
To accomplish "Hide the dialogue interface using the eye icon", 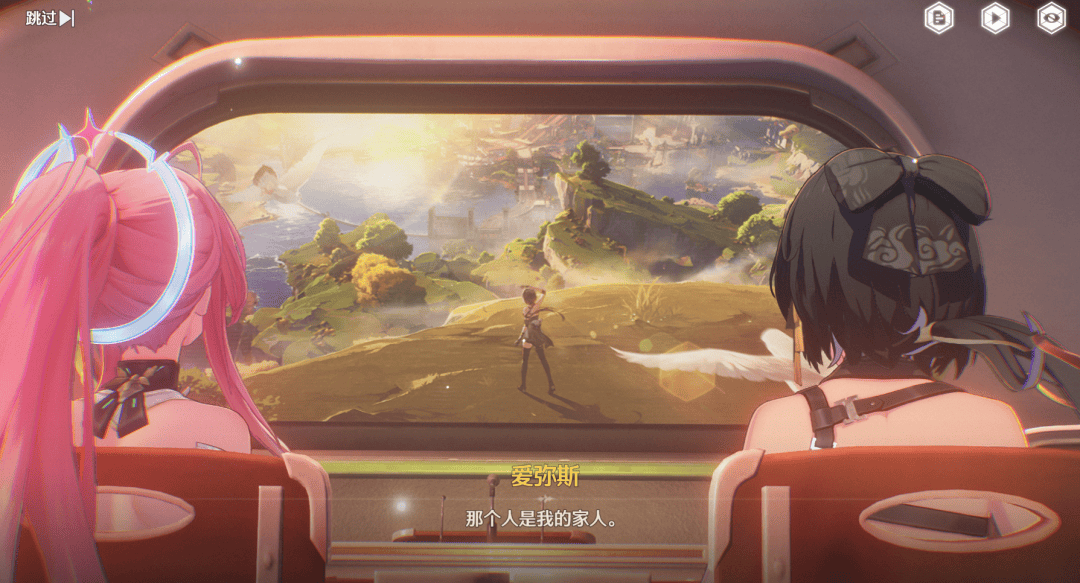I will (x=1051, y=18).
